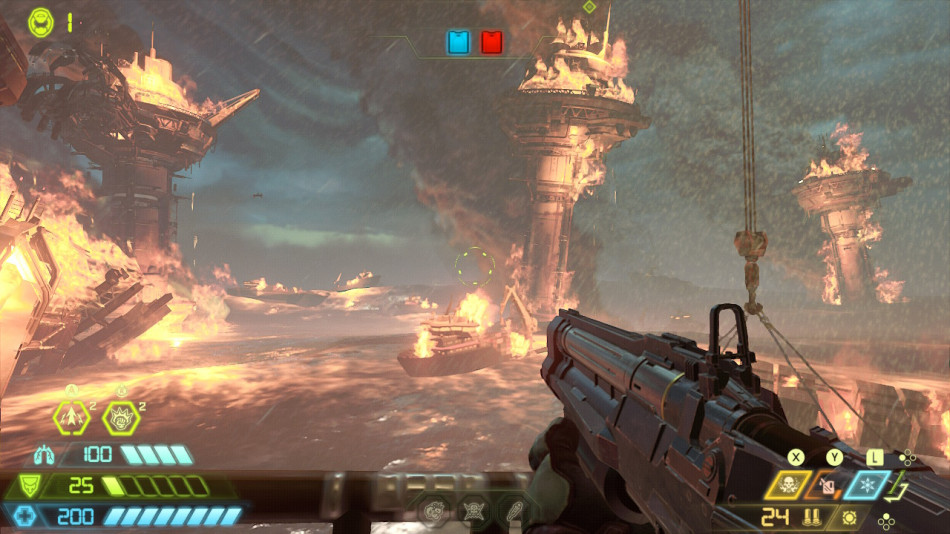Select the green objective marker on the compass
Viewport: 950px width, 534px height.
[589, 7]
